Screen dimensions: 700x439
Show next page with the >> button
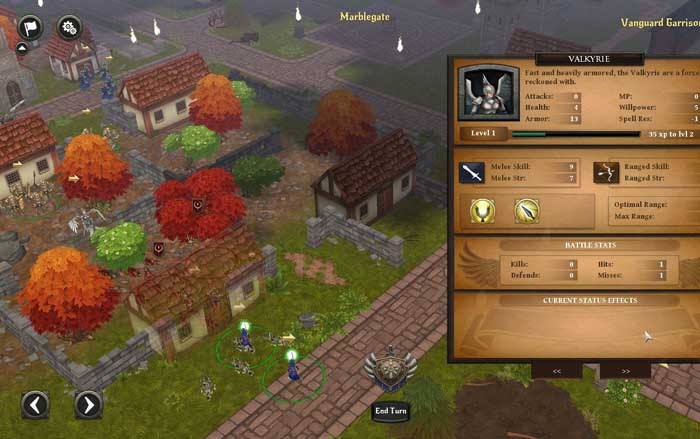[625, 370]
